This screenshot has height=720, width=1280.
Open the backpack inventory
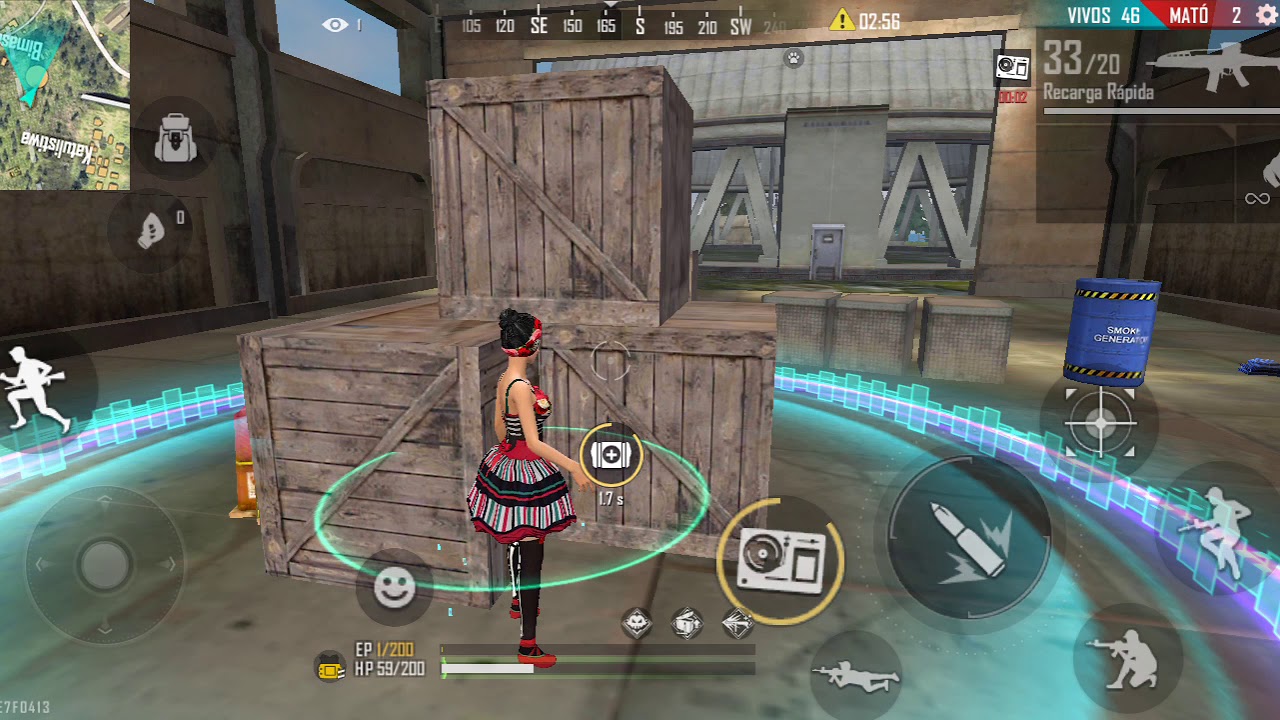176,140
